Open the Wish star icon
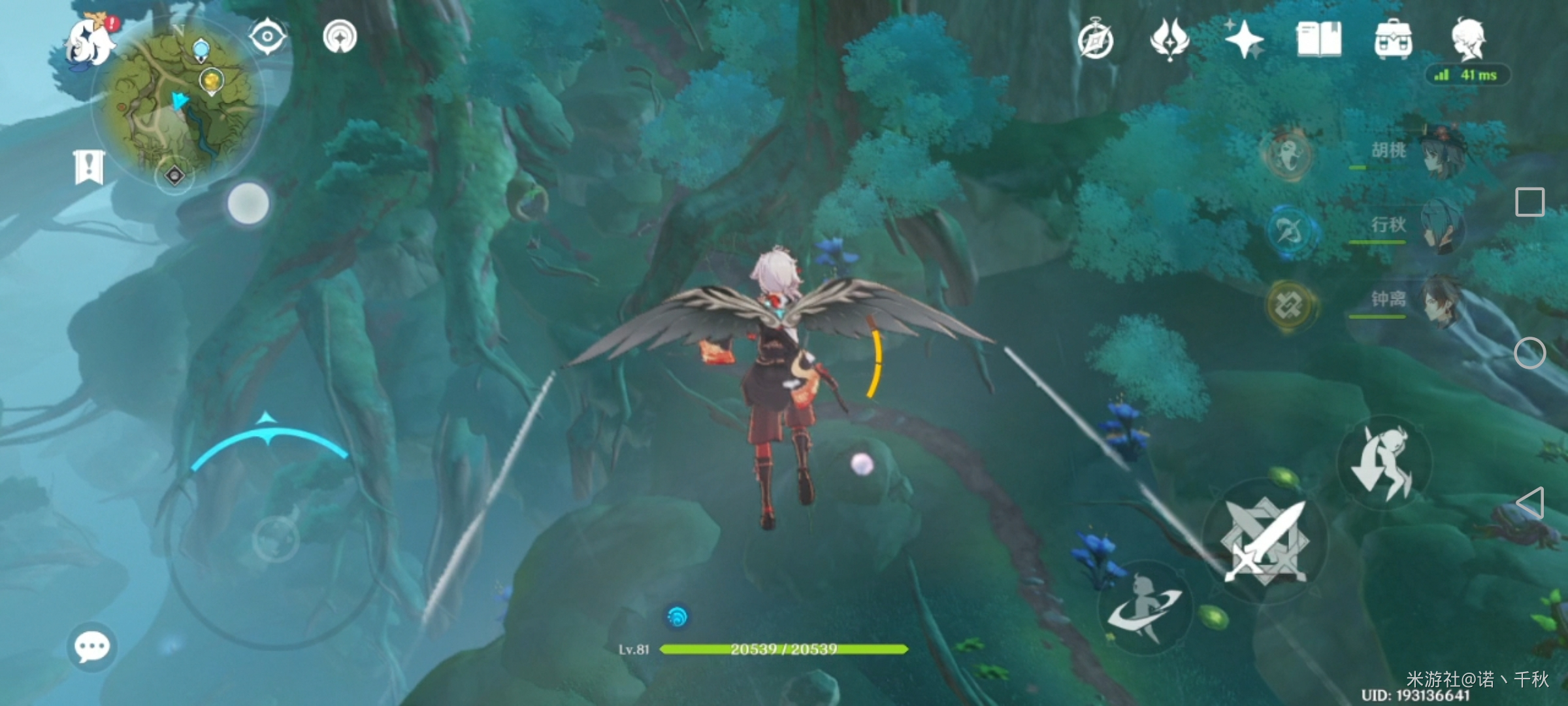Viewport: 1568px width, 706px height. (1243, 41)
